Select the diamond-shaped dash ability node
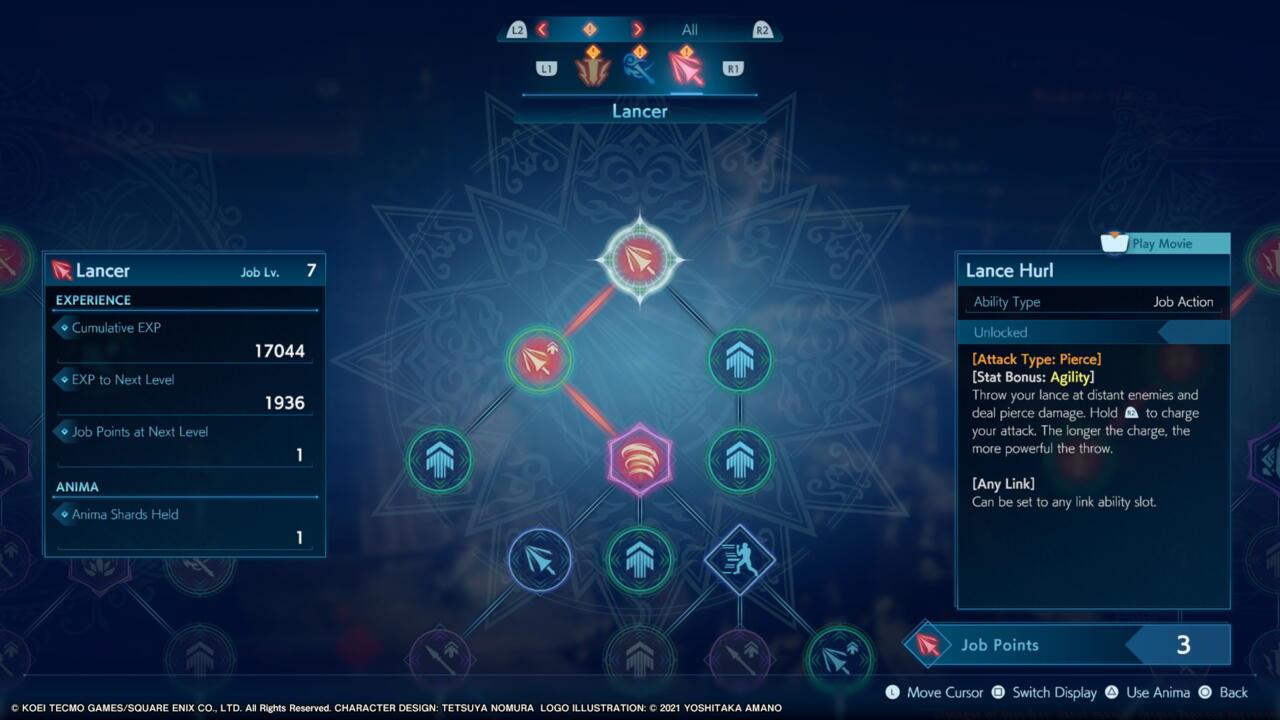Image resolution: width=1280 pixels, height=720 pixels. tap(740, 560)
